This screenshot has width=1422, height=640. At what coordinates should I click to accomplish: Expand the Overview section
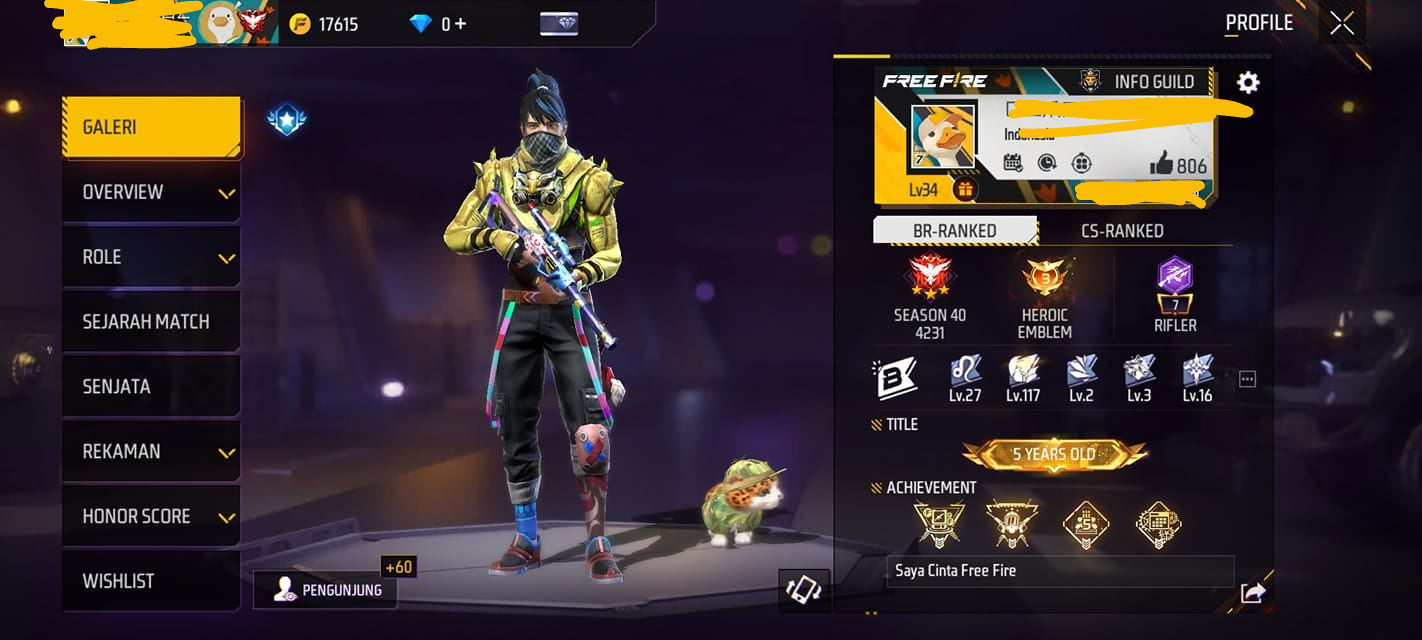(x=151, y=192)
